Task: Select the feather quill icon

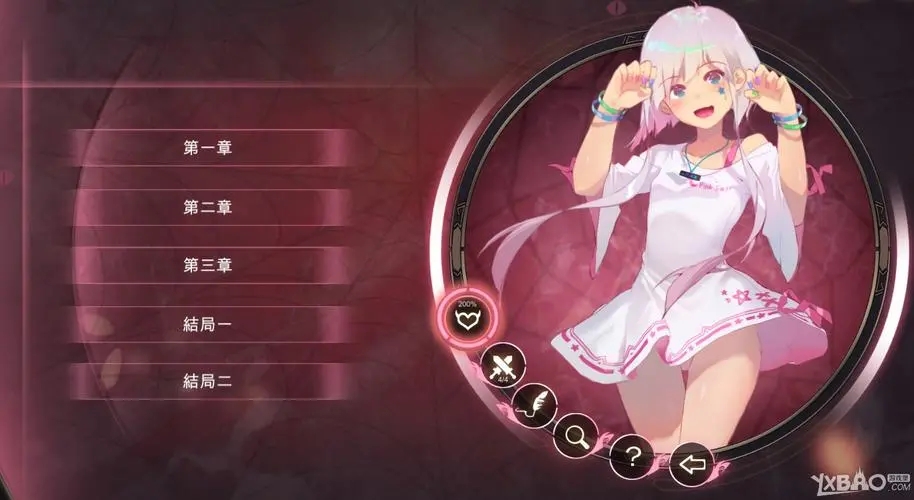Action: 534,405
